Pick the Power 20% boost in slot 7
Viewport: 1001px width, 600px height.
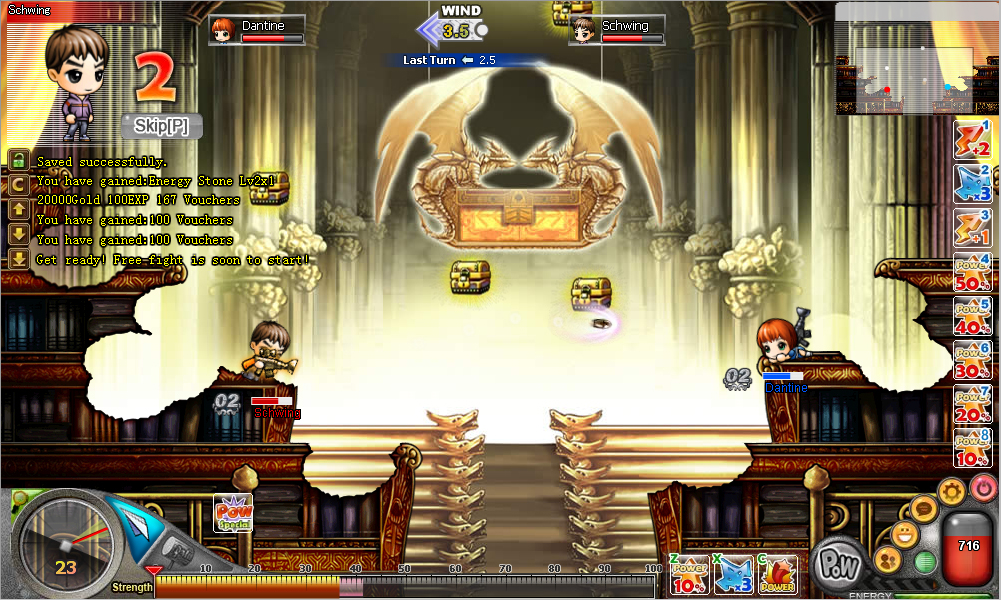(x=972, y=406)
